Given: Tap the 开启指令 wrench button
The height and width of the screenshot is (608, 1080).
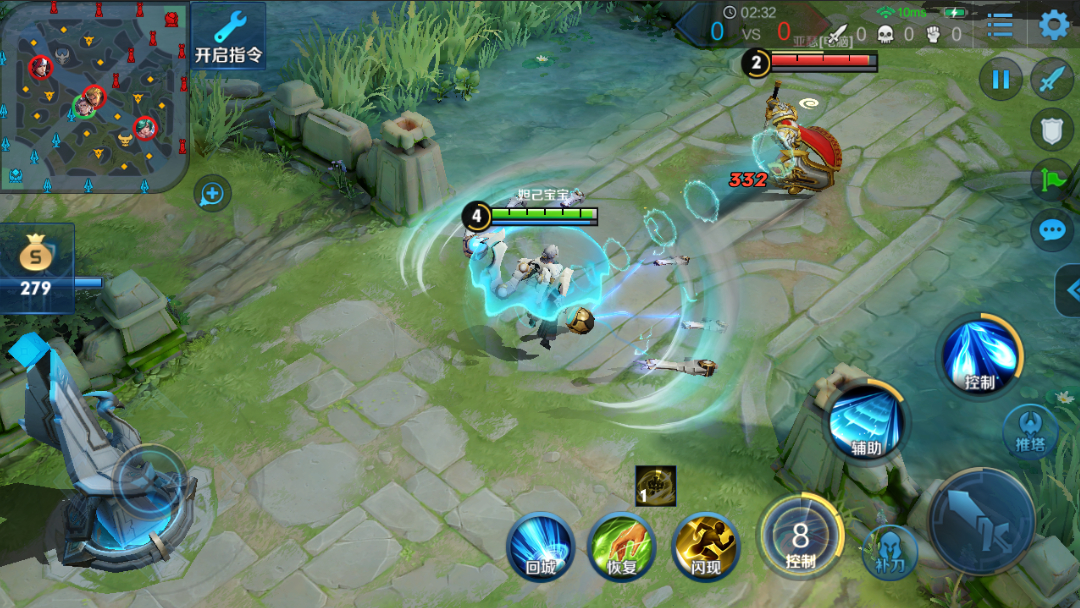Looking at the screenshot, I should pos(228,36).
